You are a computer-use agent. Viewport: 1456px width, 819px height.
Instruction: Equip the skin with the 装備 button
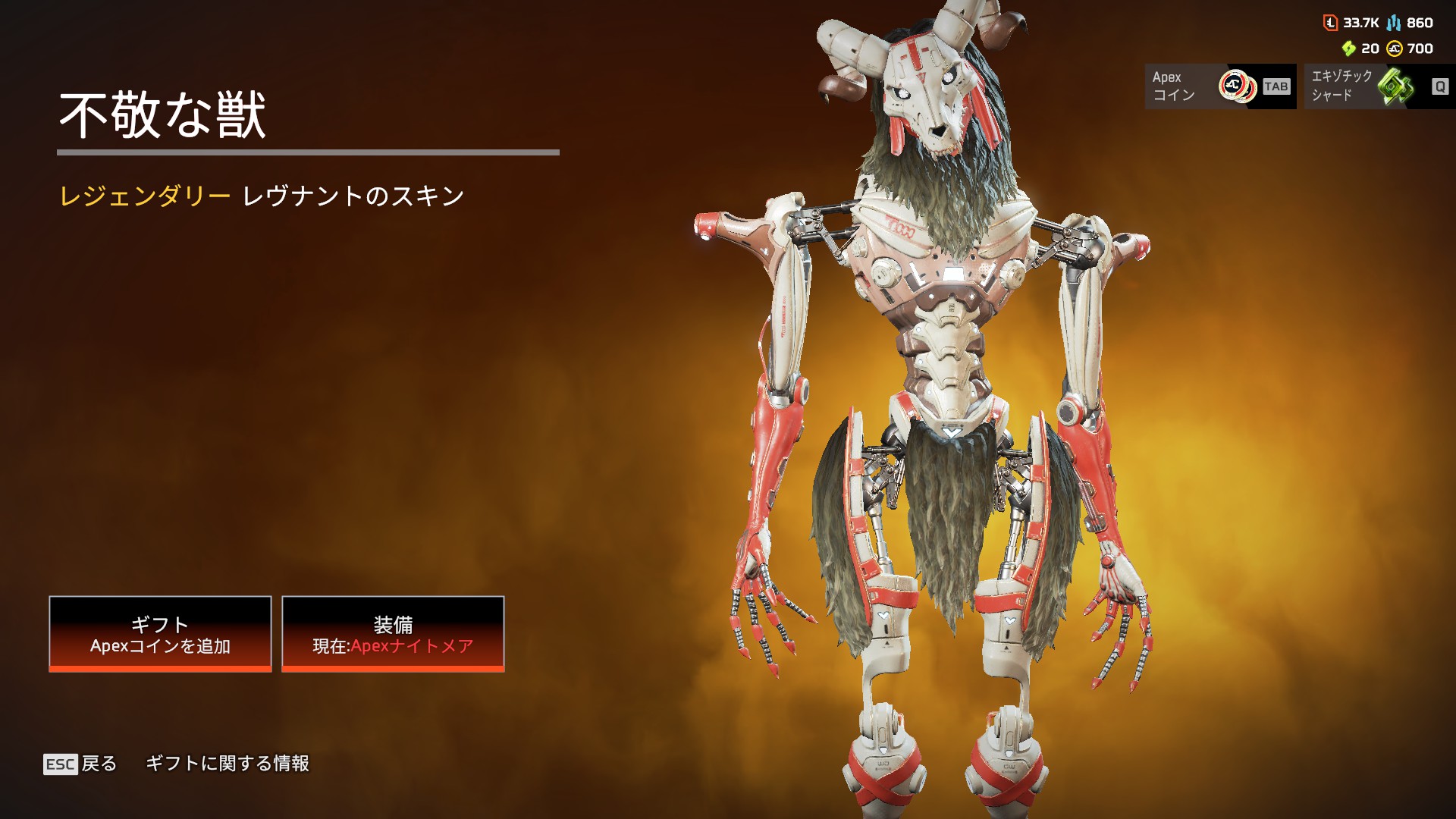point(393,633)
